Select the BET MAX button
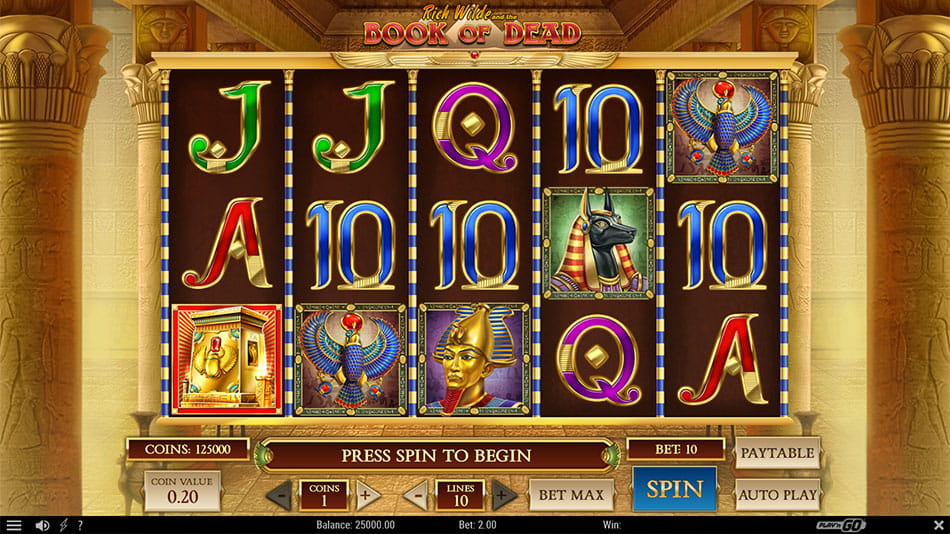 (570, 494)
